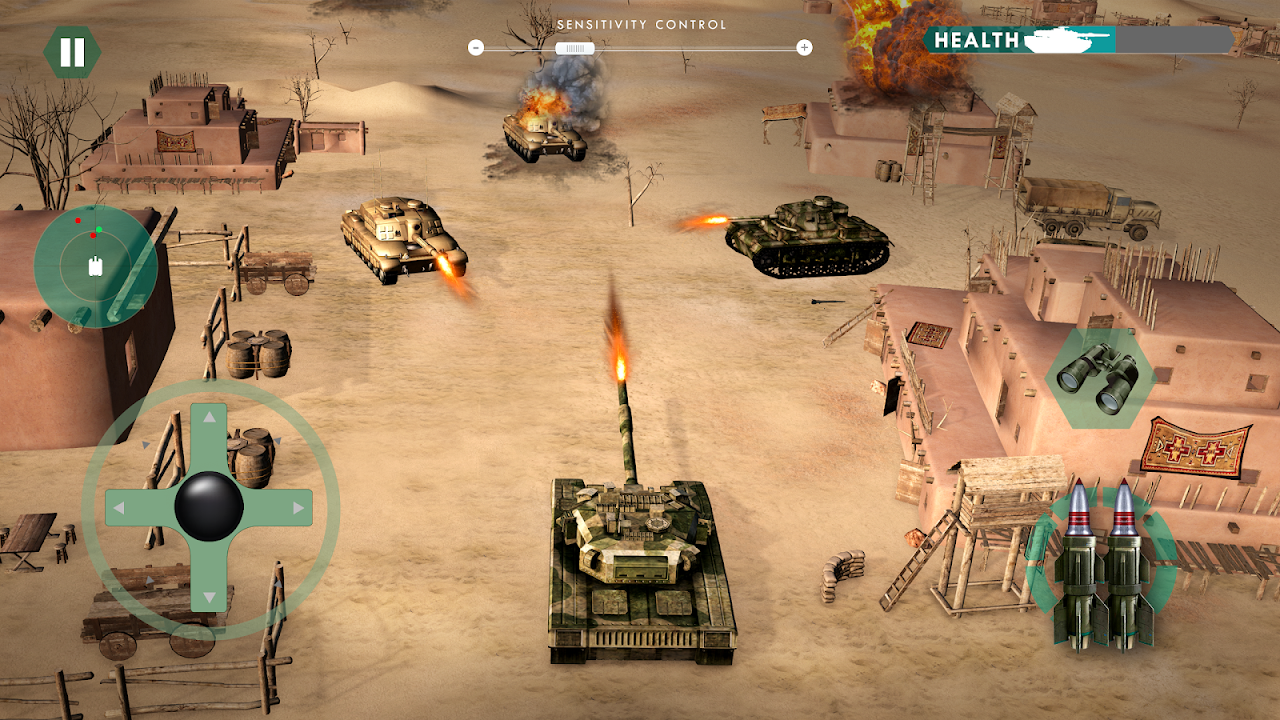
Task: Increase sensitivity with the plus button
Action: click(805, 47)
